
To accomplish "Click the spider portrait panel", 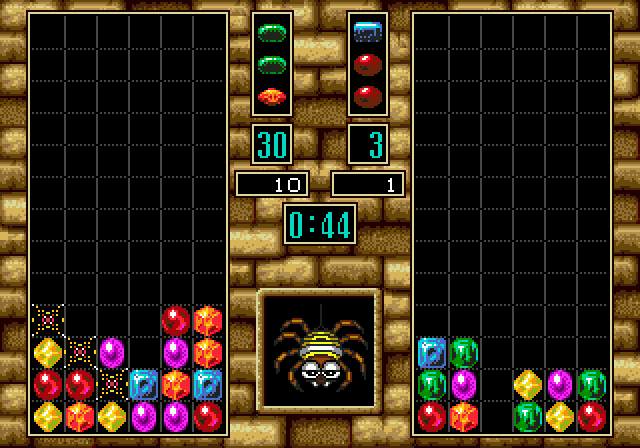I will pos(319,351).
